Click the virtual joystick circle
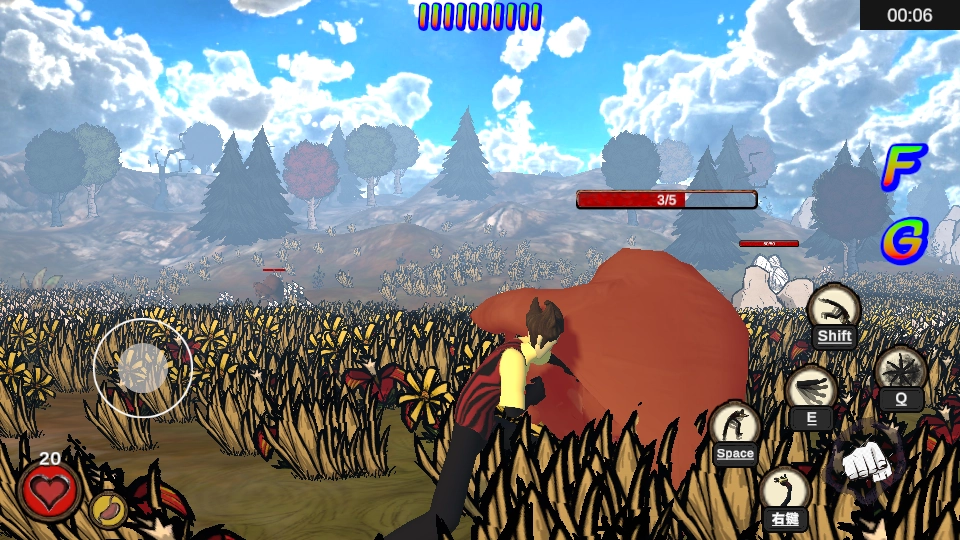Screen dimensions: 960x540 143,367
